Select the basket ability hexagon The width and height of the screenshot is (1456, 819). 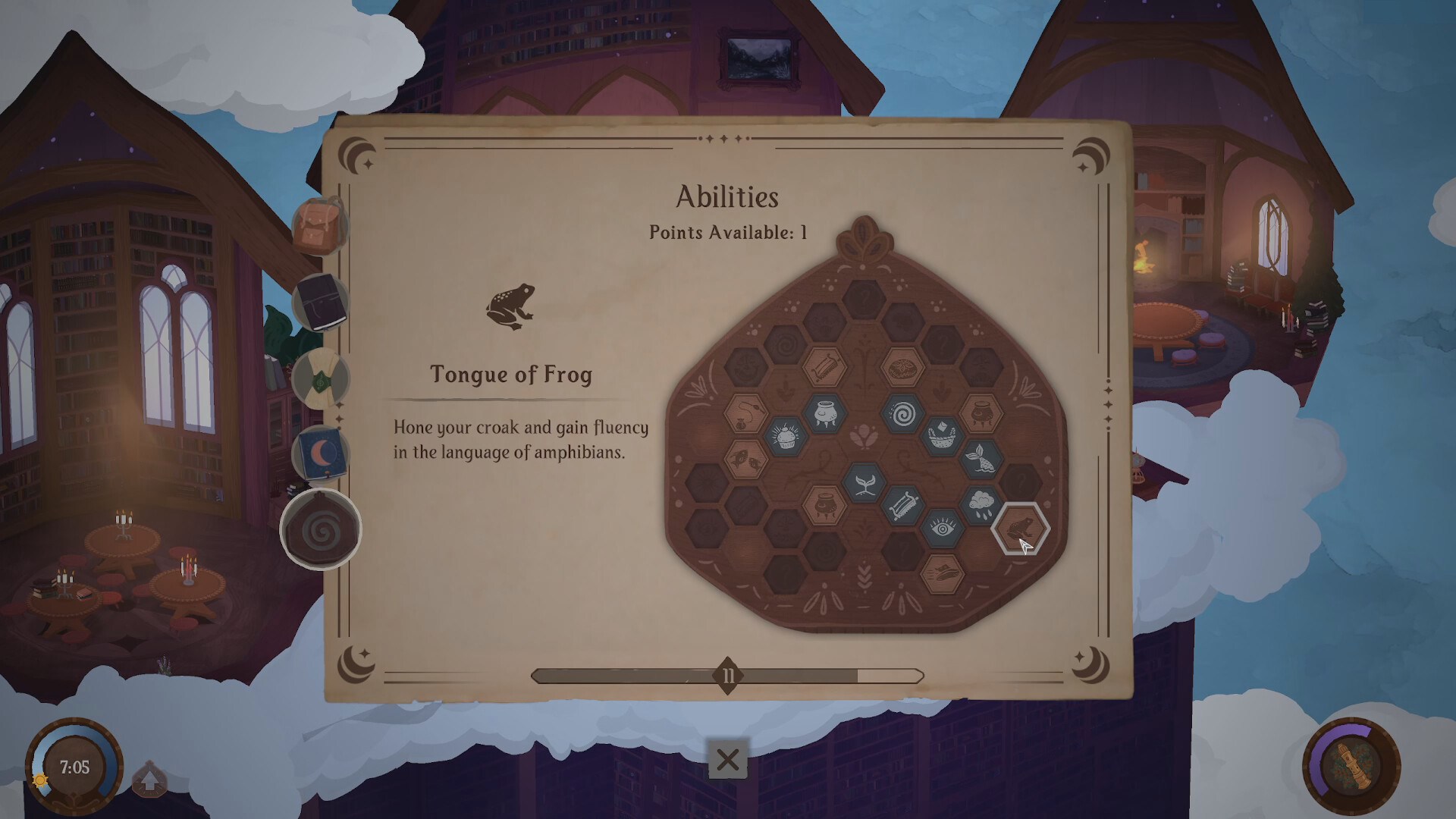(942, 435)
